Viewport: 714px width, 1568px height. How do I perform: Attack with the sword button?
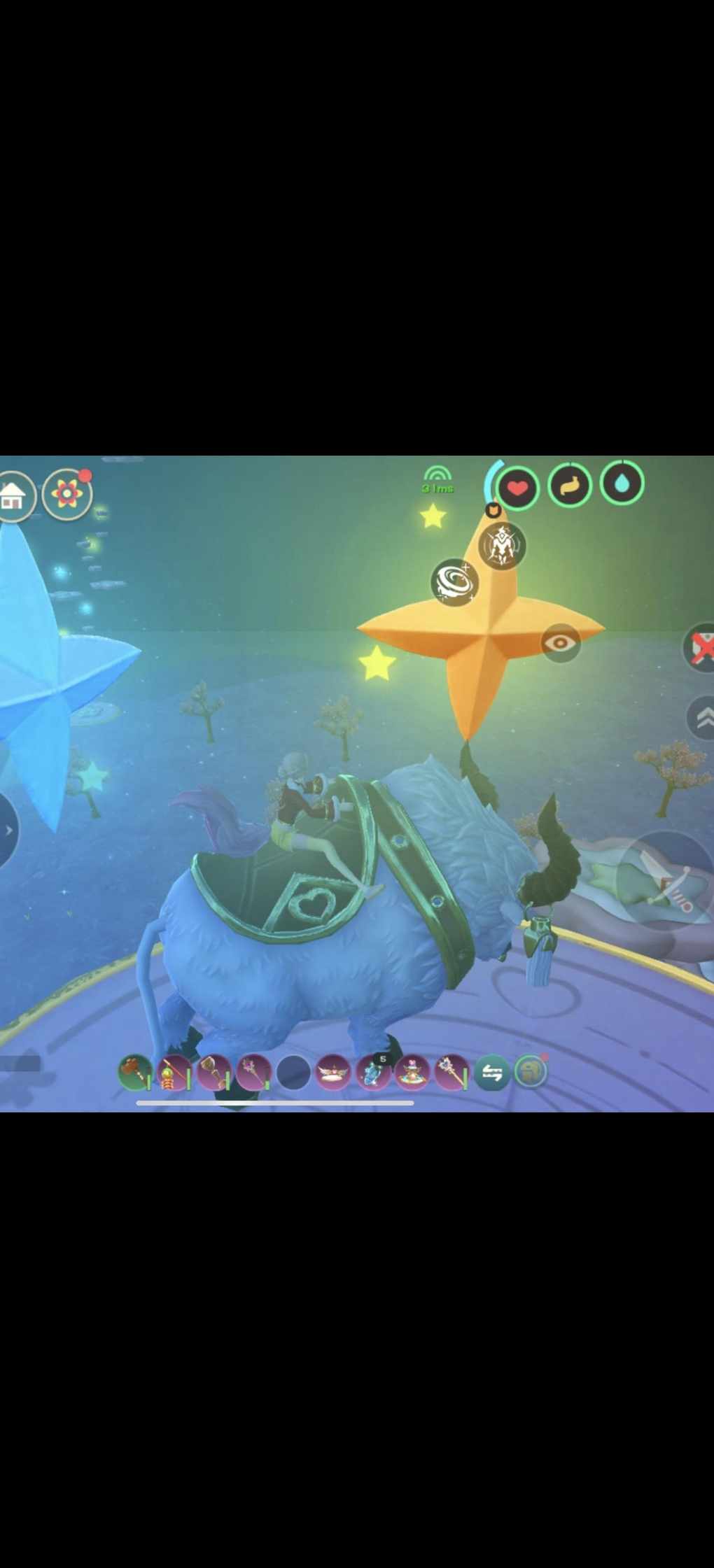point(668,879)
